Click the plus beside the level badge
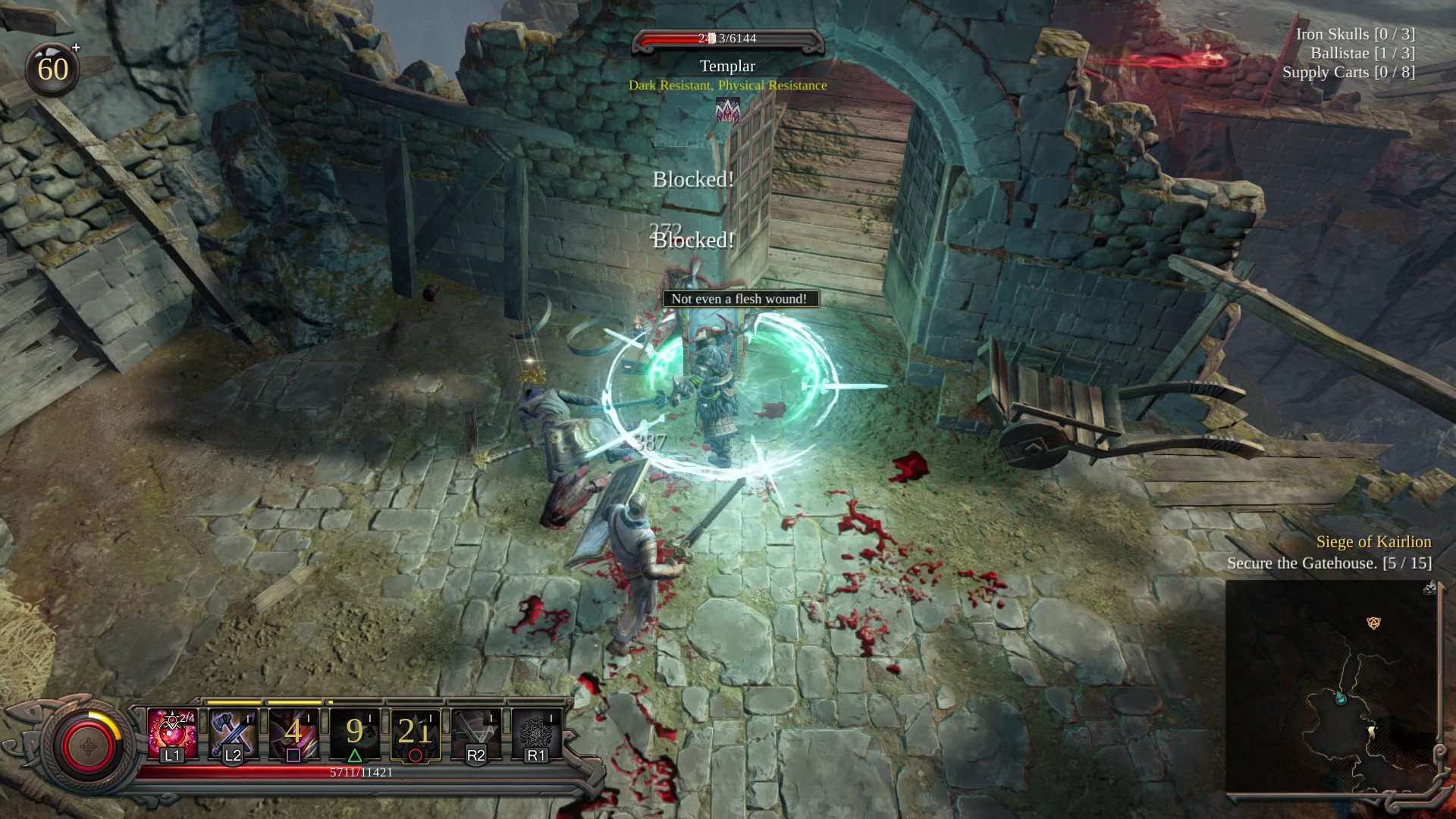Viewport: 1456px width, 819px height. pyautogui.click(x=76, y=48)
